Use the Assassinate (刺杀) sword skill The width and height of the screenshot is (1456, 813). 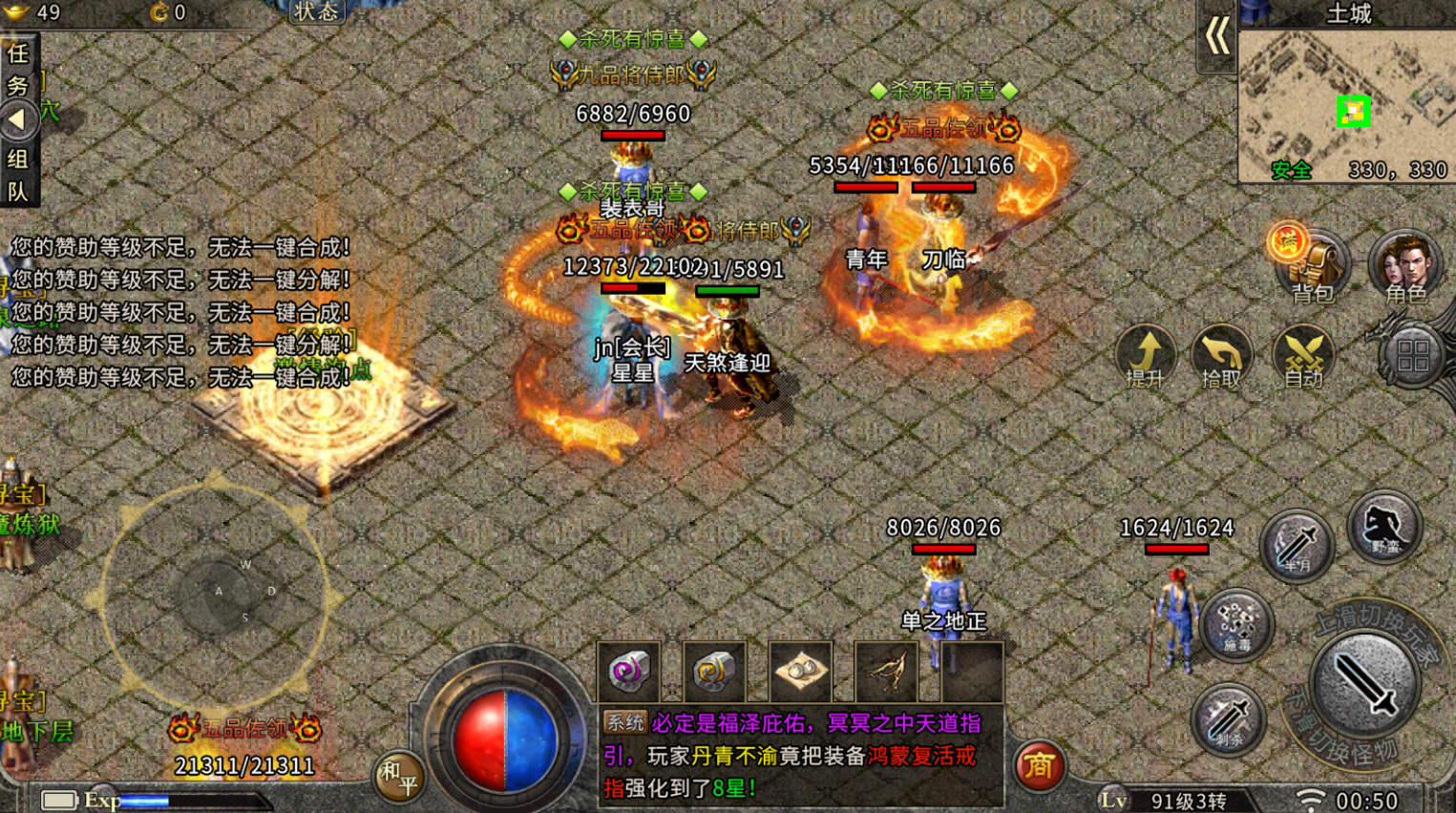pyautogui.click(x=1229, y=720)
